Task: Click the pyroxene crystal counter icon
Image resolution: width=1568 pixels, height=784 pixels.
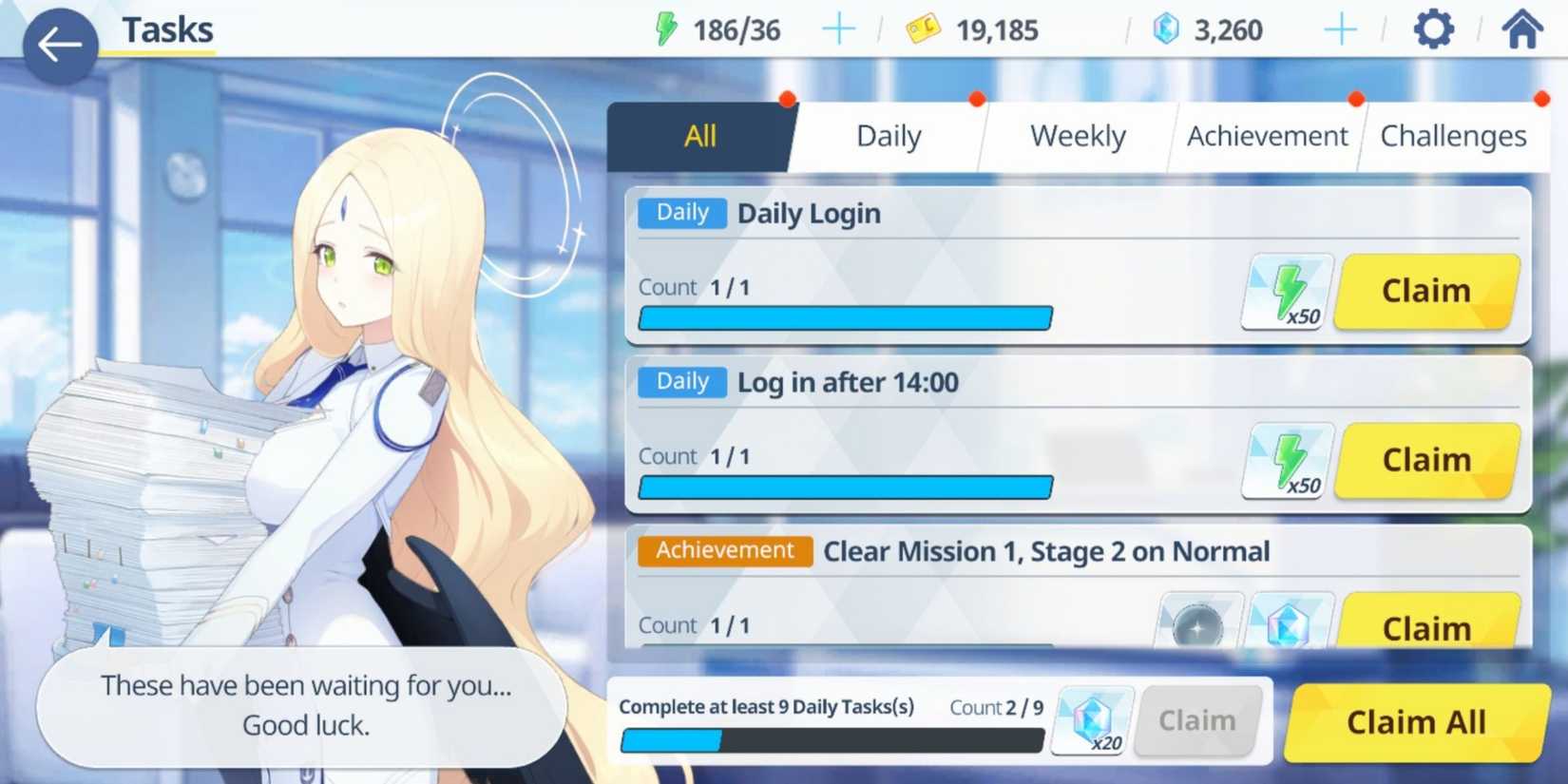Action: [x=1166, y=29]
